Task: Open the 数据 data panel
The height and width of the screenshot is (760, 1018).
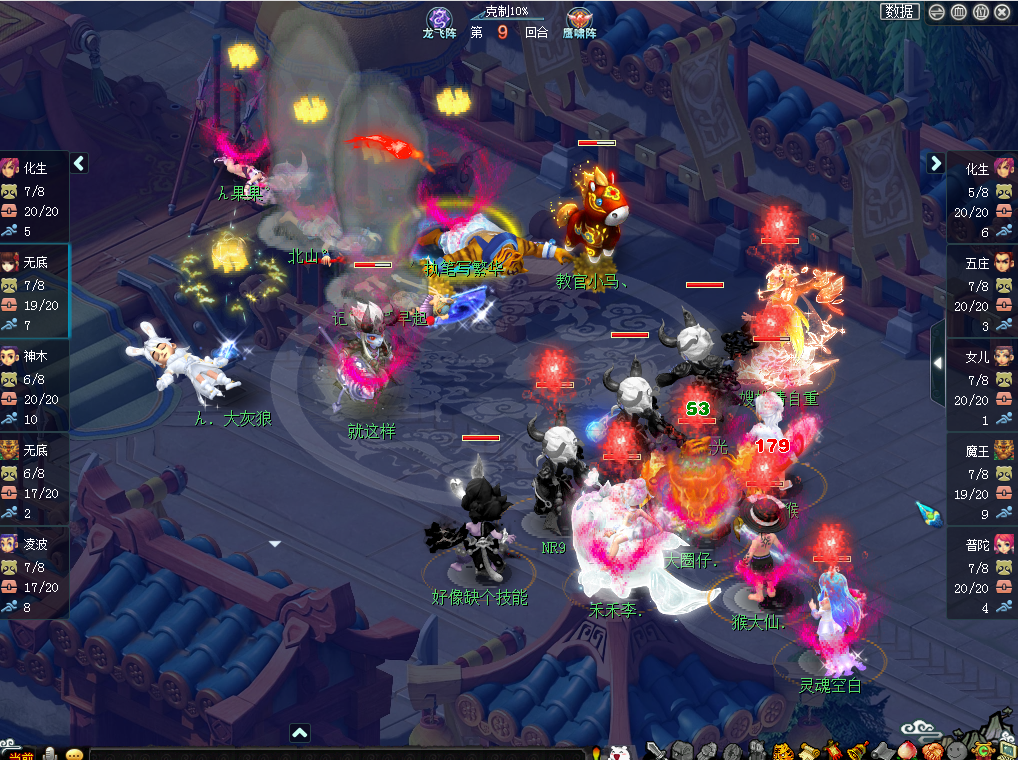Action: pyautogui.click(x=900, y=12)
